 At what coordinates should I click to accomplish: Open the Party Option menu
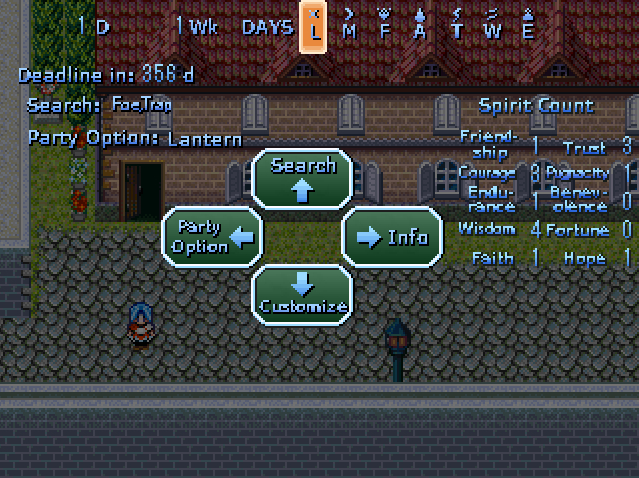pyautogui.click(x=212, y=236)
